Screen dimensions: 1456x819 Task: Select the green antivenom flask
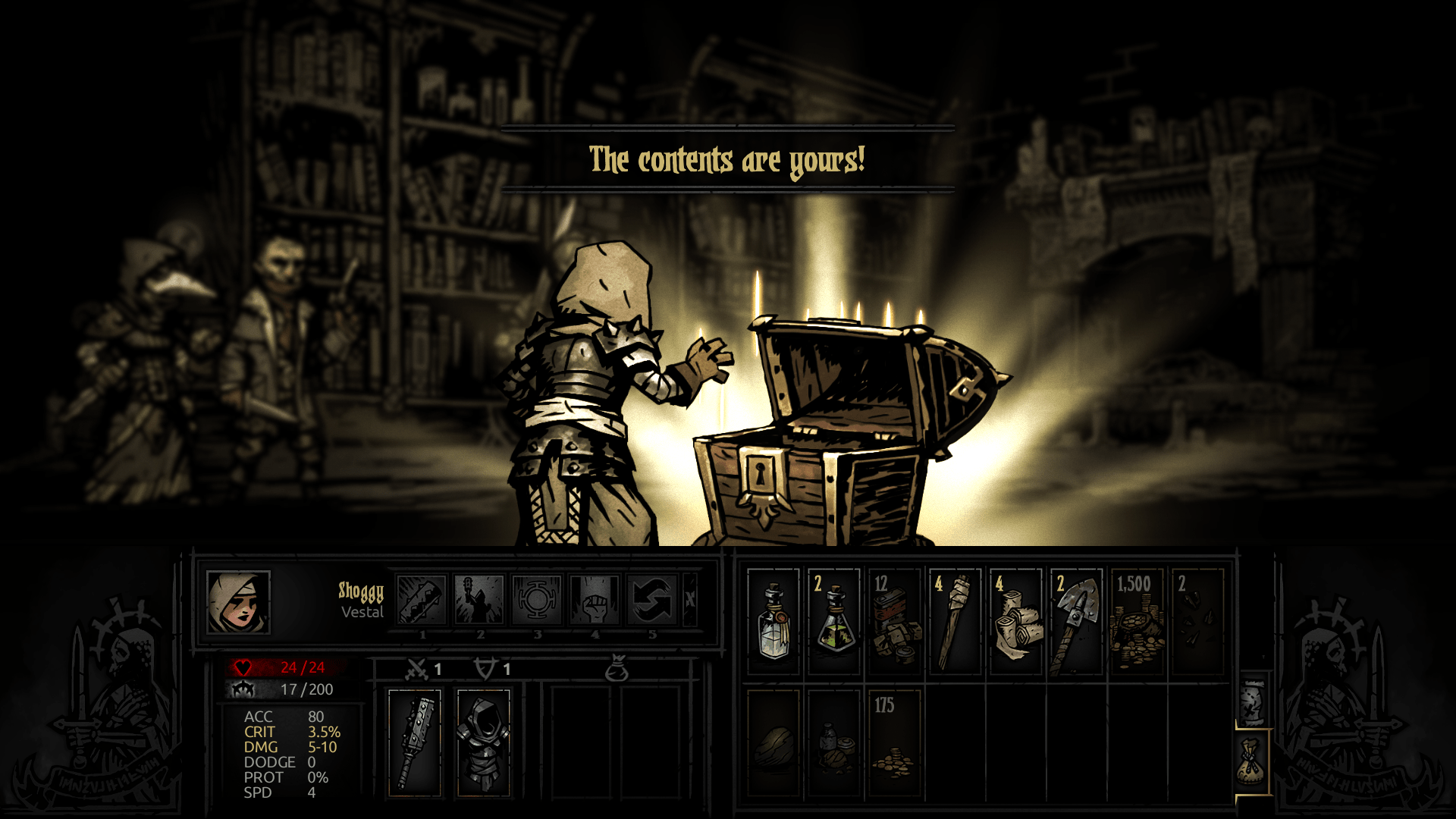click(x=834, y=622)
